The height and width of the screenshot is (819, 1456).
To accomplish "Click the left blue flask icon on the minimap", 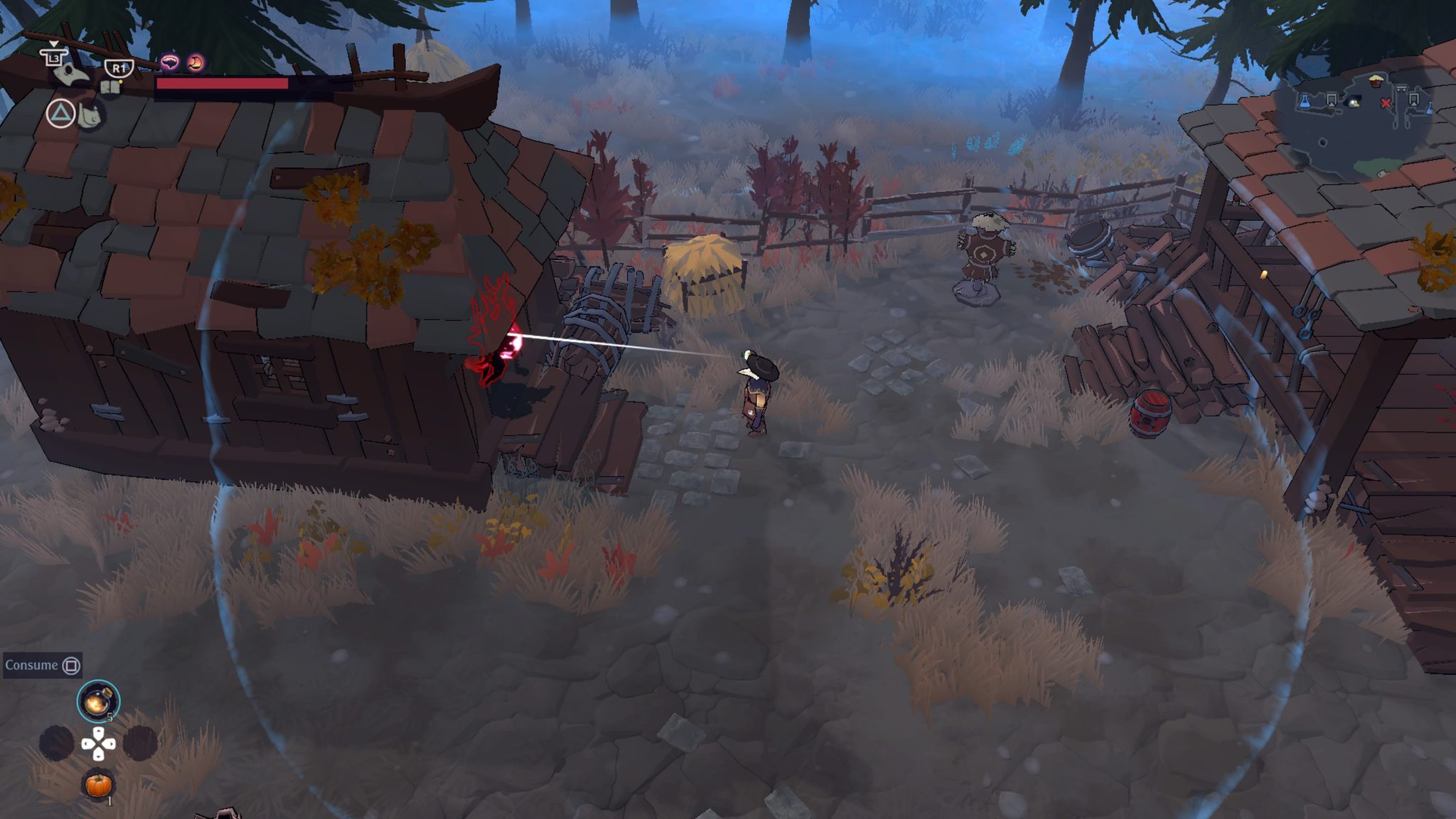I will [x=1305, y=102].
